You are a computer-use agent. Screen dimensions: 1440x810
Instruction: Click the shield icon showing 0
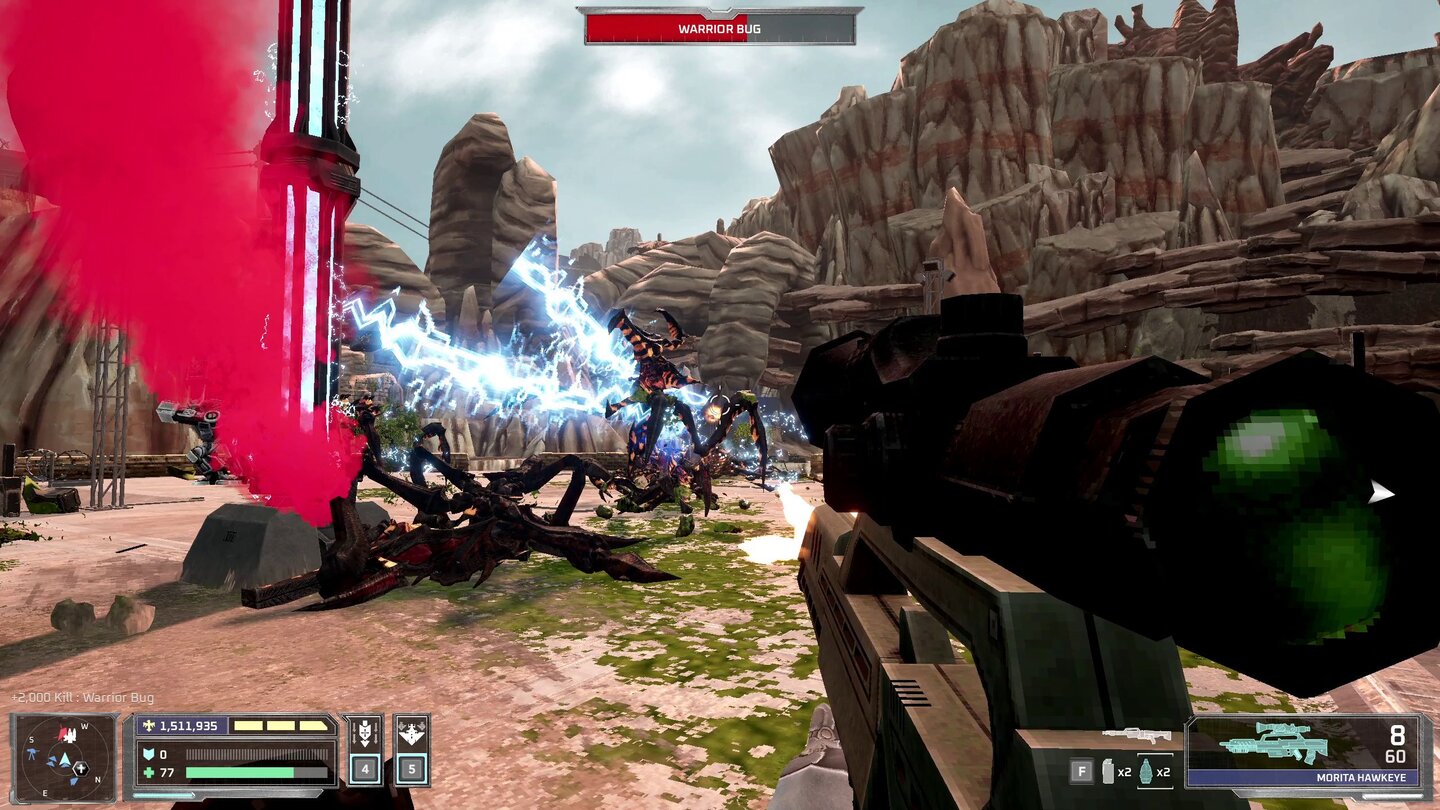[150, 753]
